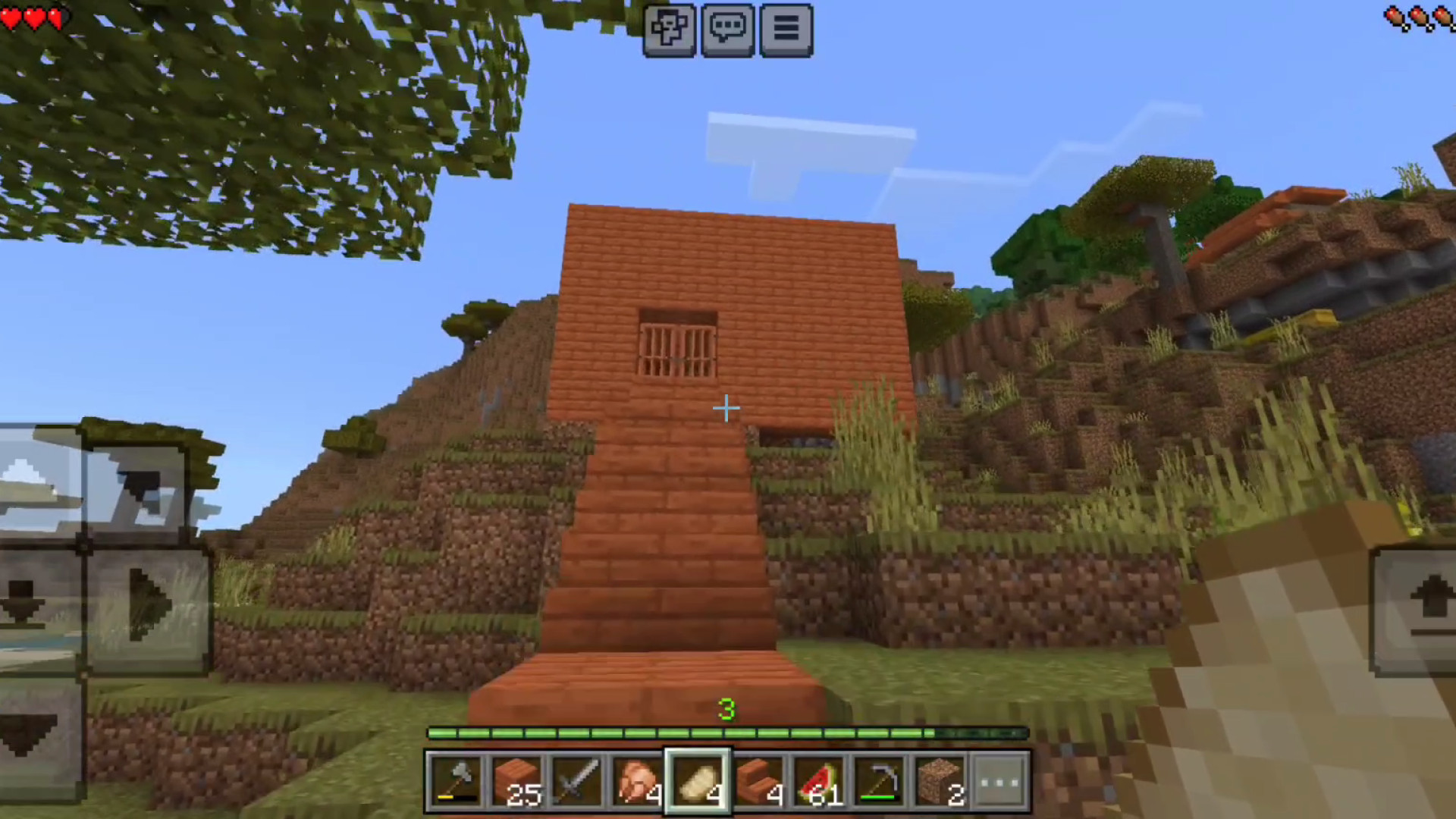Open the inventory with the three-dots button
Screen dimensions: 1456x819
999,781
